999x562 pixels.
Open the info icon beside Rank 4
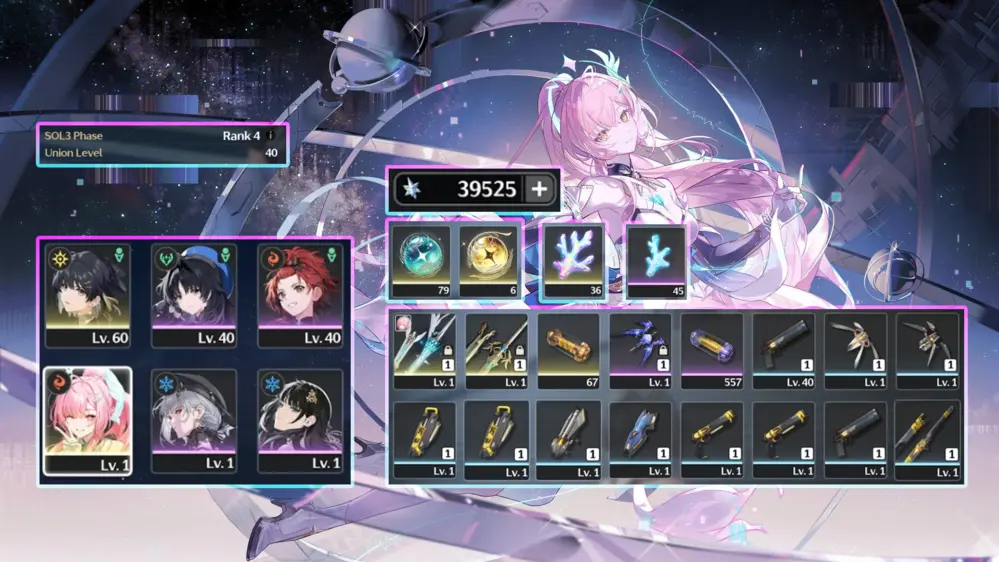(269, 135)
